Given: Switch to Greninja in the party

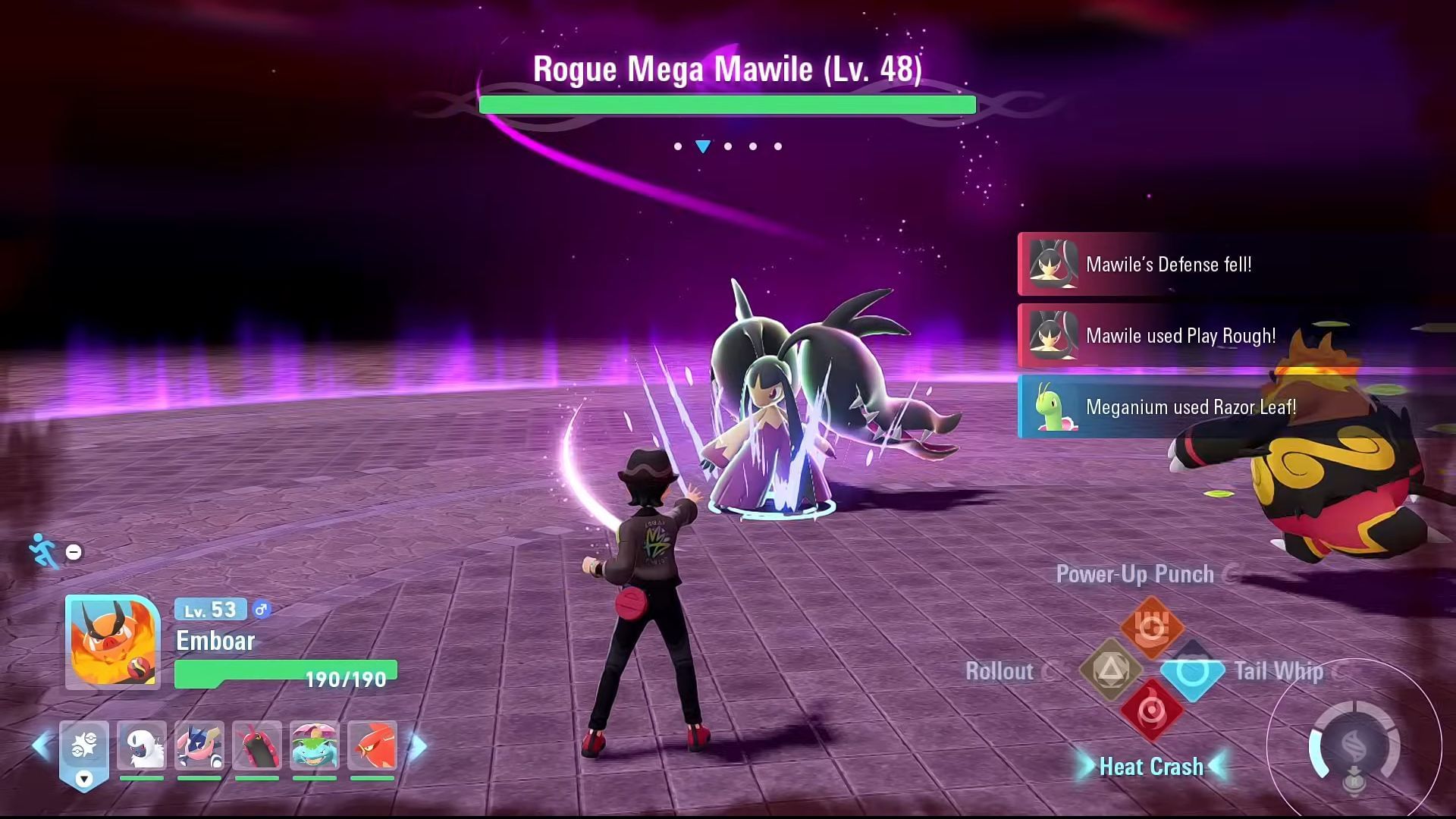Looking at the screenshot, I should [x=199, y=746].
